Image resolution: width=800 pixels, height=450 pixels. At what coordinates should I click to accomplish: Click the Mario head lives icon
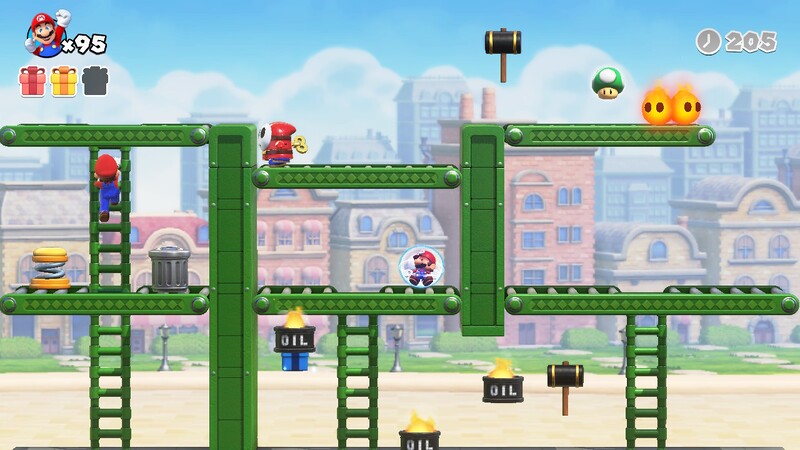(x=43, y=35)
